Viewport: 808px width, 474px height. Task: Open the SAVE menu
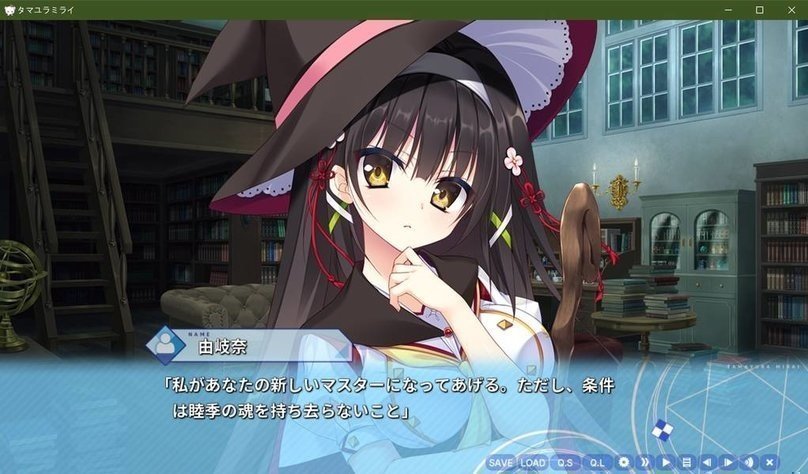coord(501,463)
